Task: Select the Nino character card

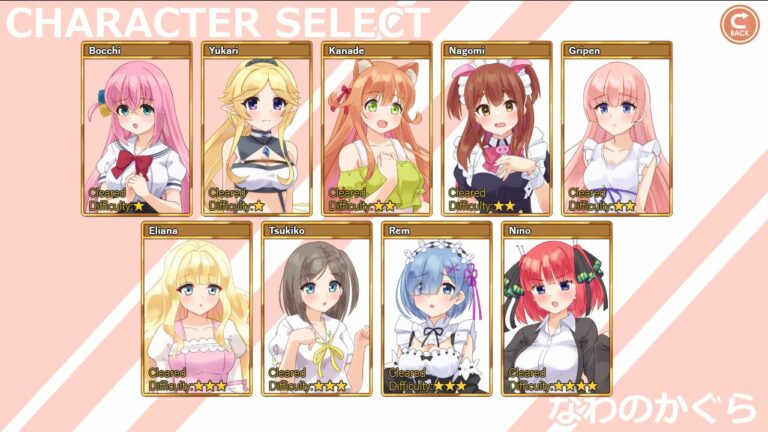Action: tap(556, 309)
